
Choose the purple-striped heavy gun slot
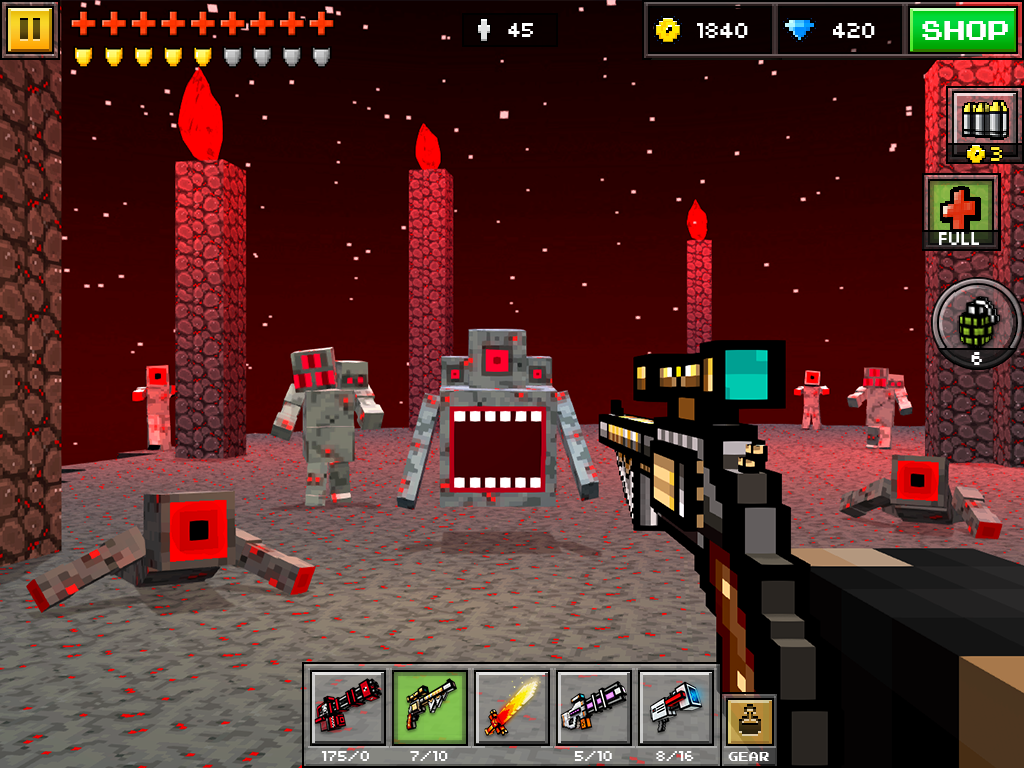click(x=593, y=708)
